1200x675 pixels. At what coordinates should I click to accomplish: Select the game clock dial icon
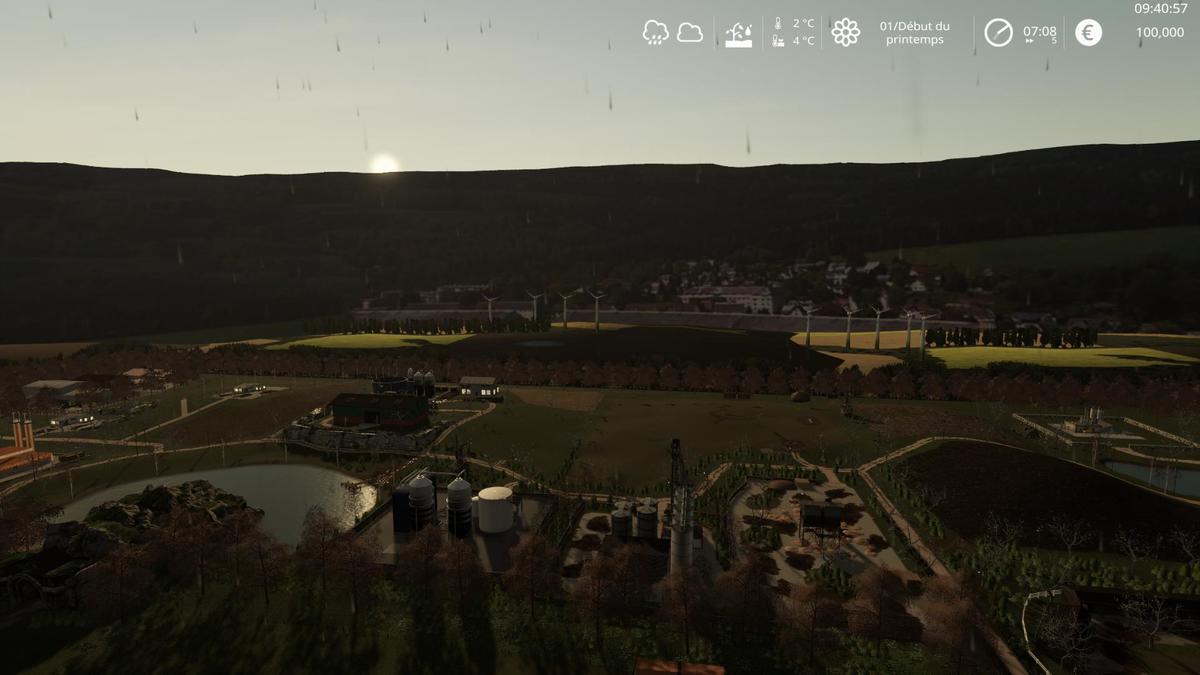(998, 32)
